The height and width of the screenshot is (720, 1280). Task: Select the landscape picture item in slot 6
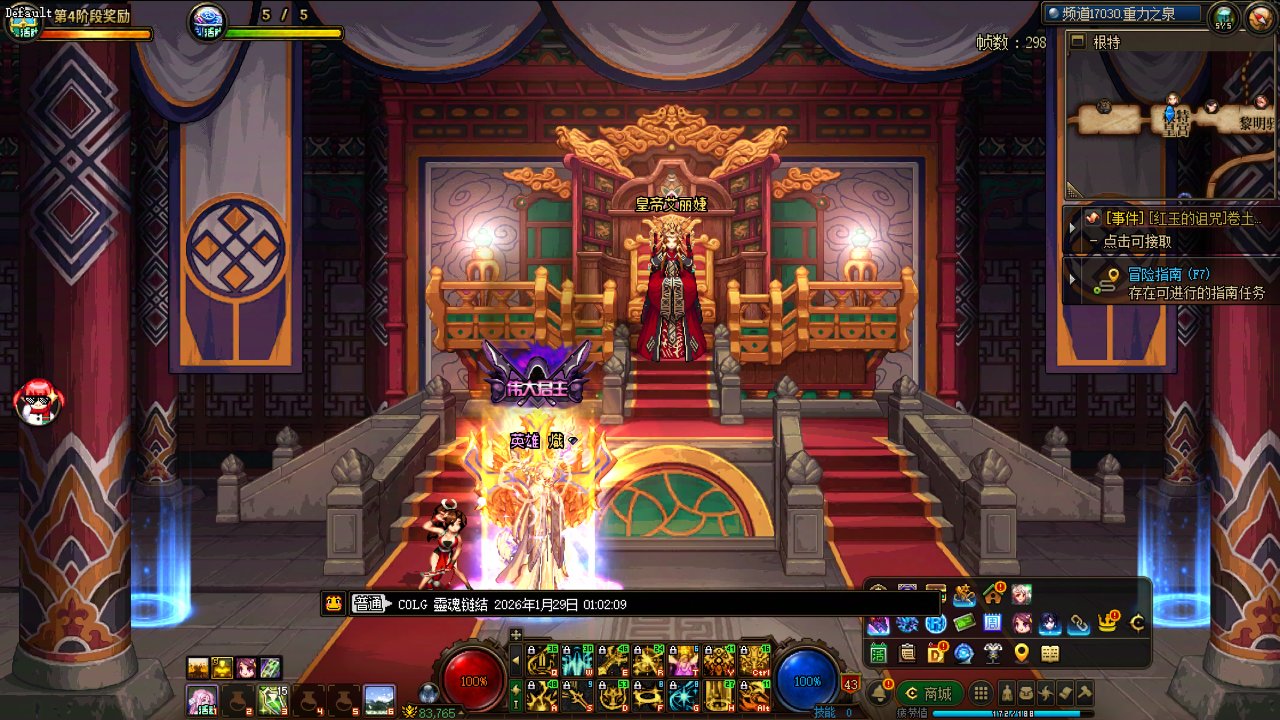[379, 699]
